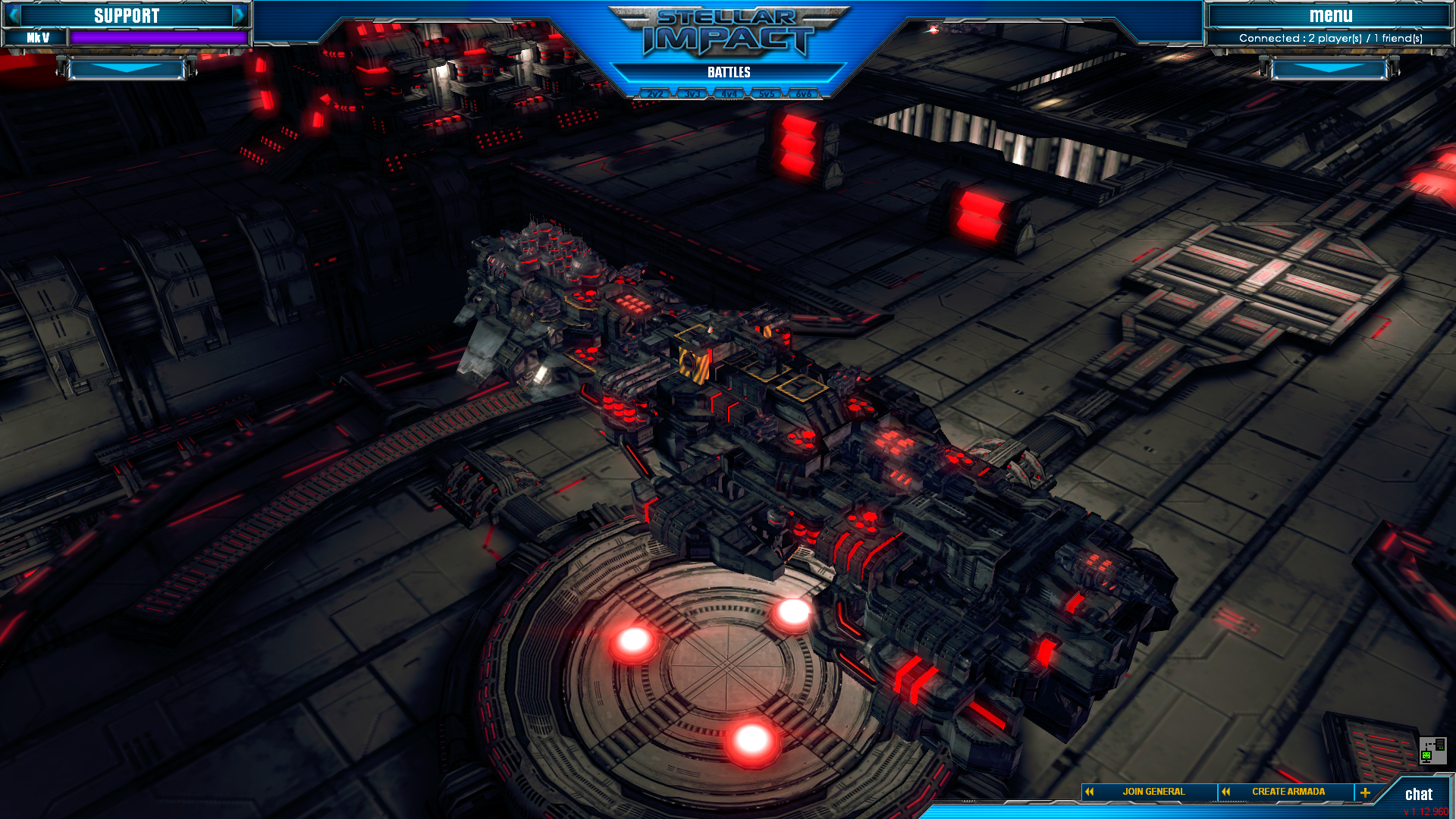This screenshot has height=819, width=1456.
Task: Click the Stellar Impact logo
Action: pyautogui.click(x=728, y=34)
